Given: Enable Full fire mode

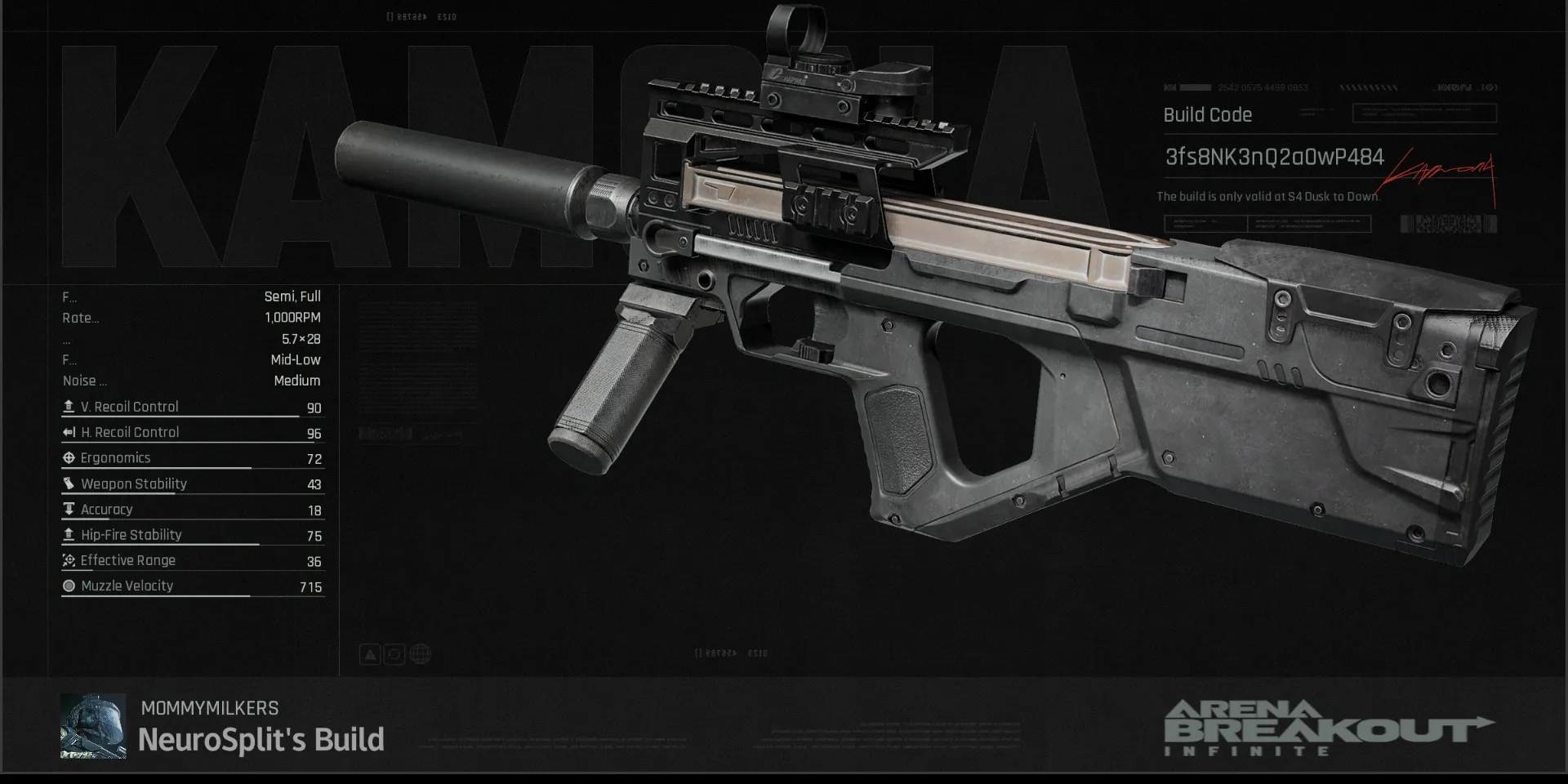Looking at the screenshot, I should click(x=309, y=296).
